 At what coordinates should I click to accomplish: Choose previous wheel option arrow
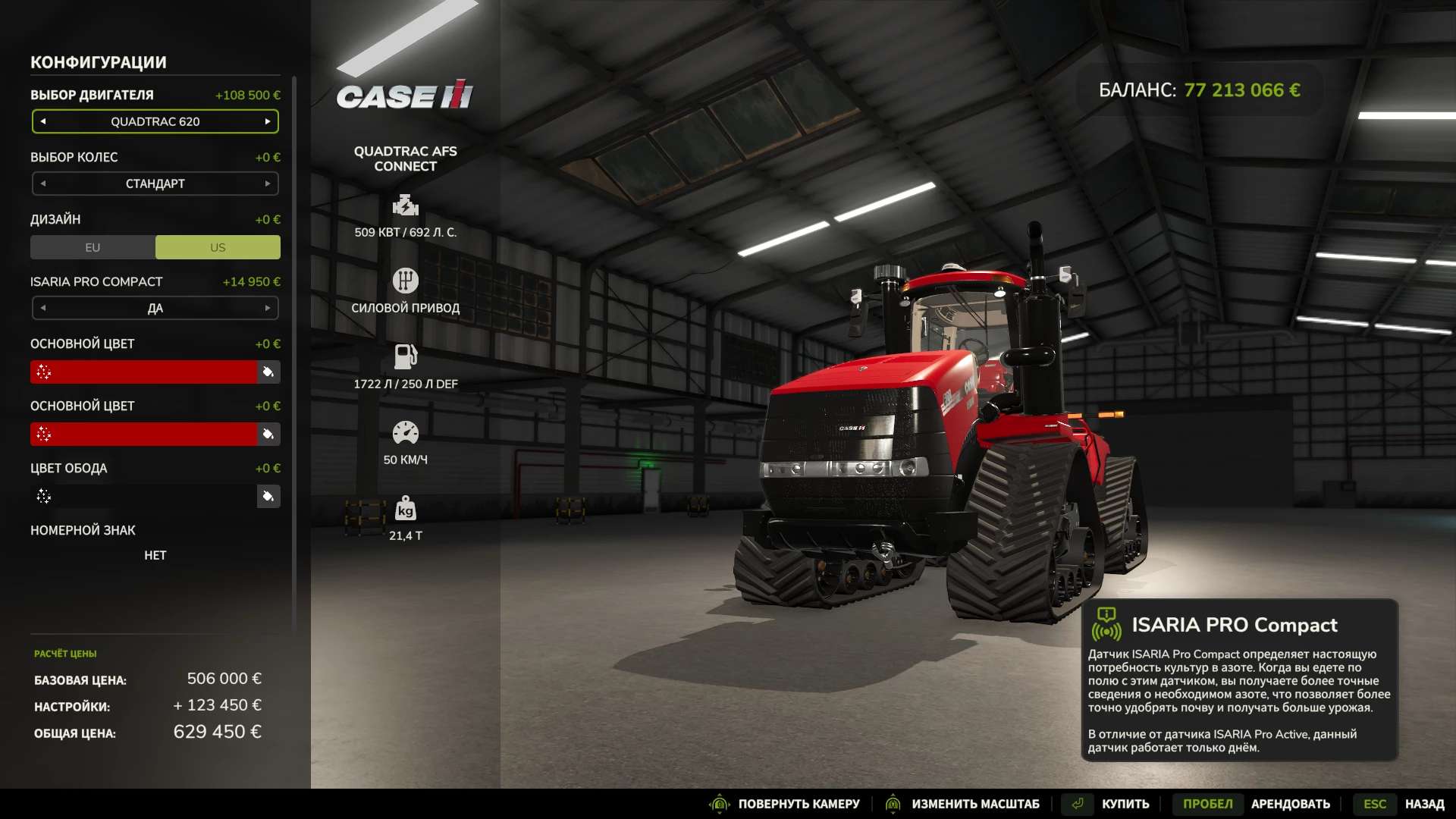click(x=43, y=184)
